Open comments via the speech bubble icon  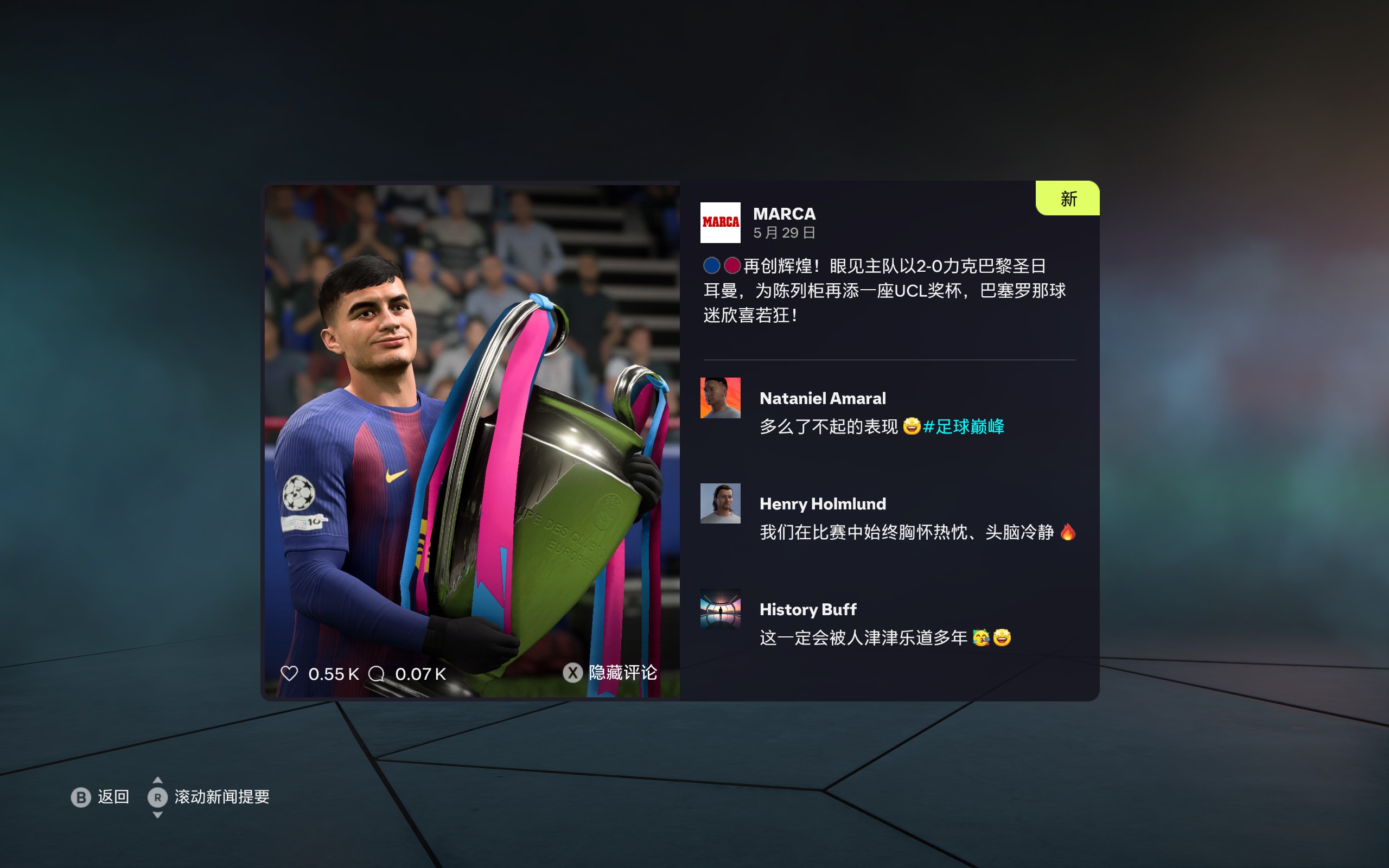pos(377,673)
